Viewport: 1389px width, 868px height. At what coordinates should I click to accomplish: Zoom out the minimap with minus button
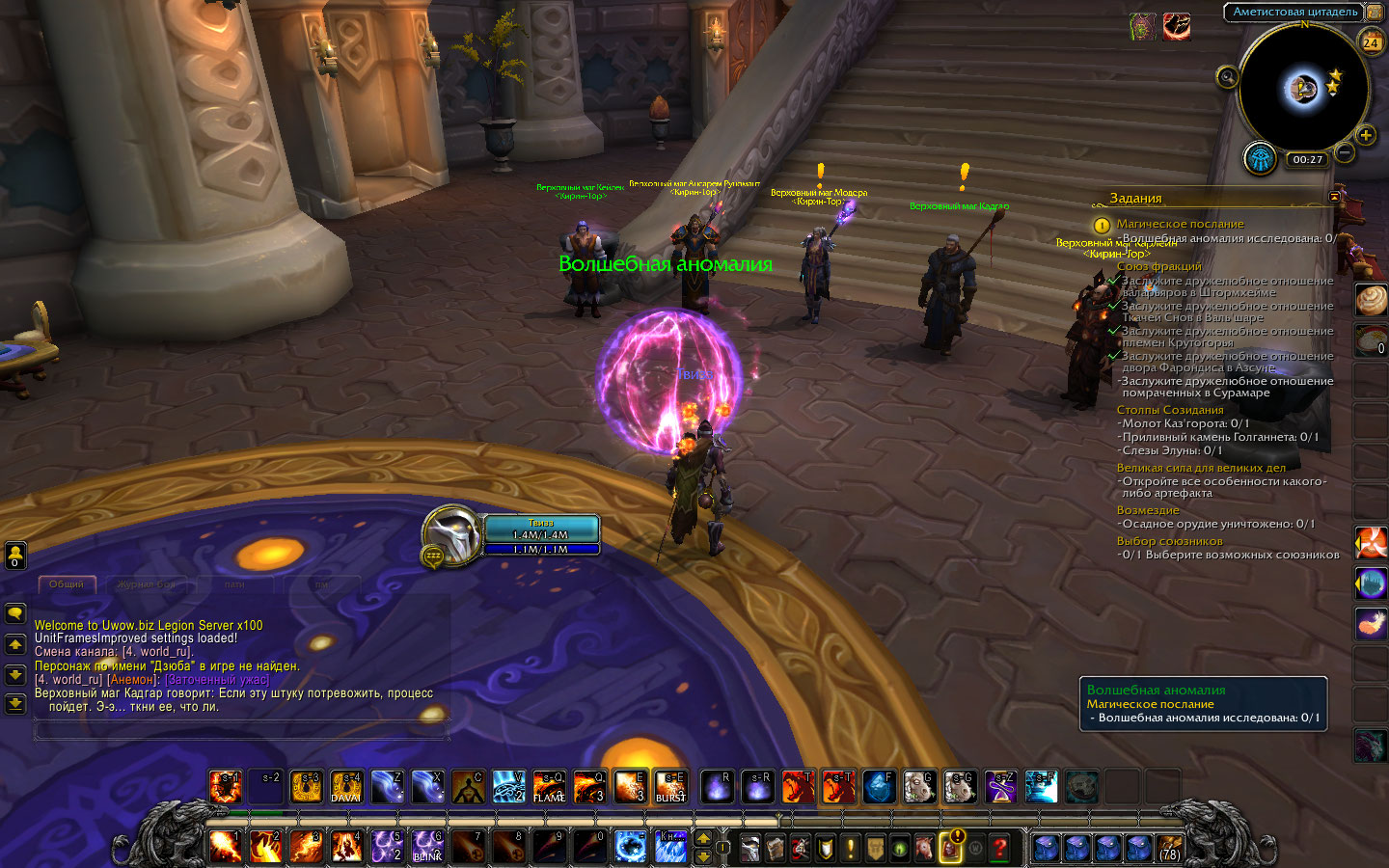tap(1345, 152)
